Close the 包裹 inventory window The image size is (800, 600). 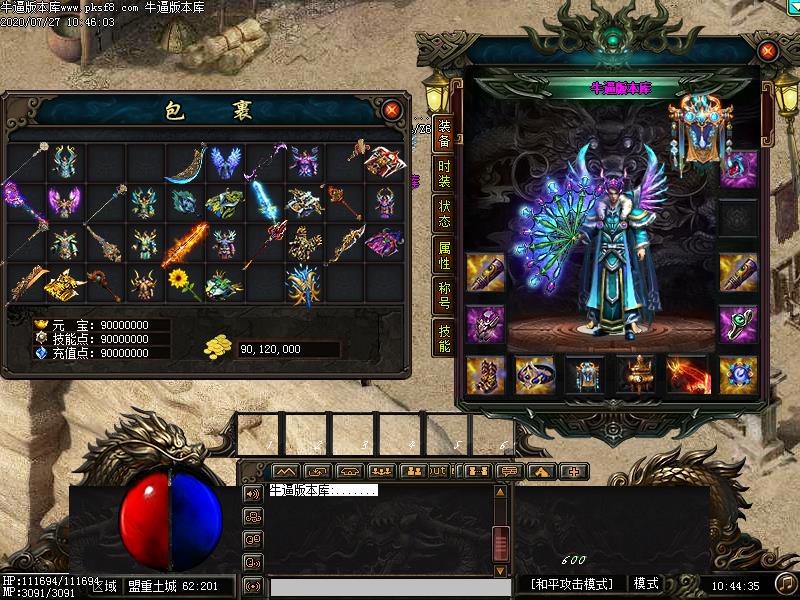coord(392,109)
